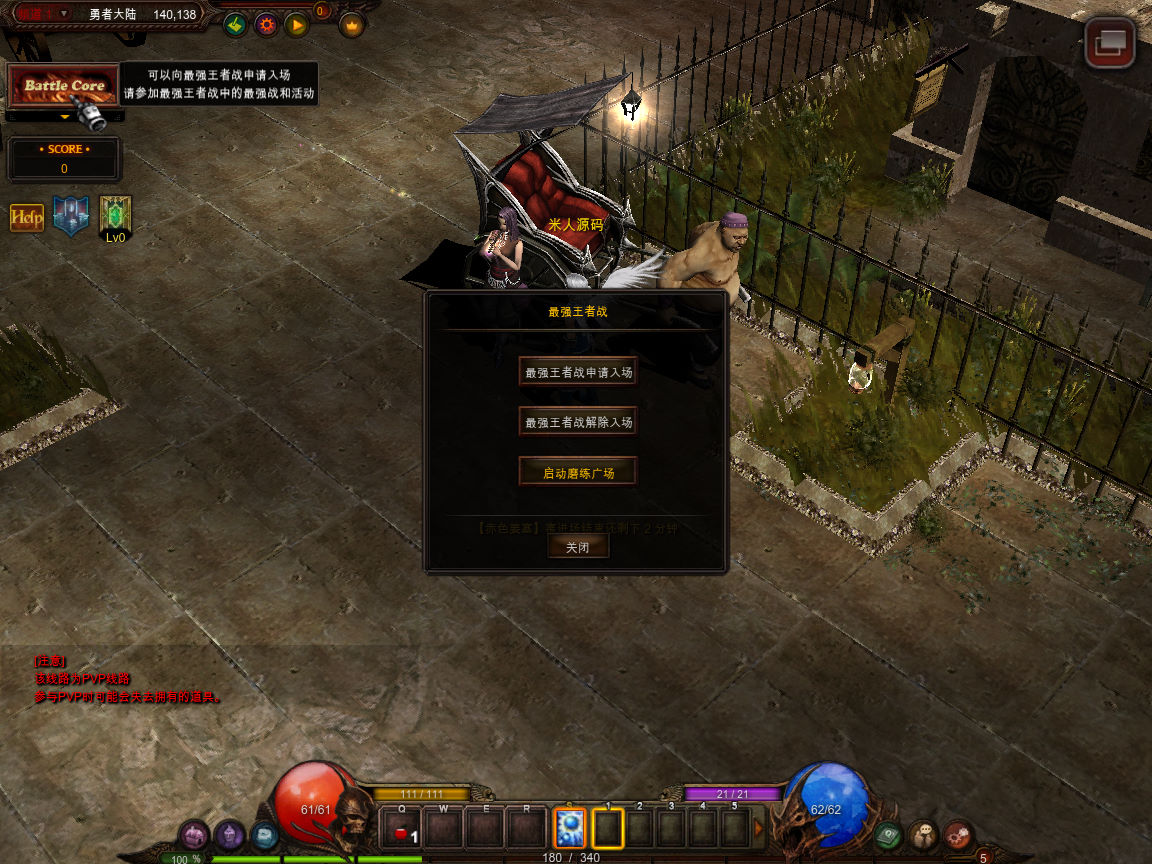Viewport: 1152px width, 864px height.
Task: Activate the blue orb skill slot
Action: tap(569, 829)
